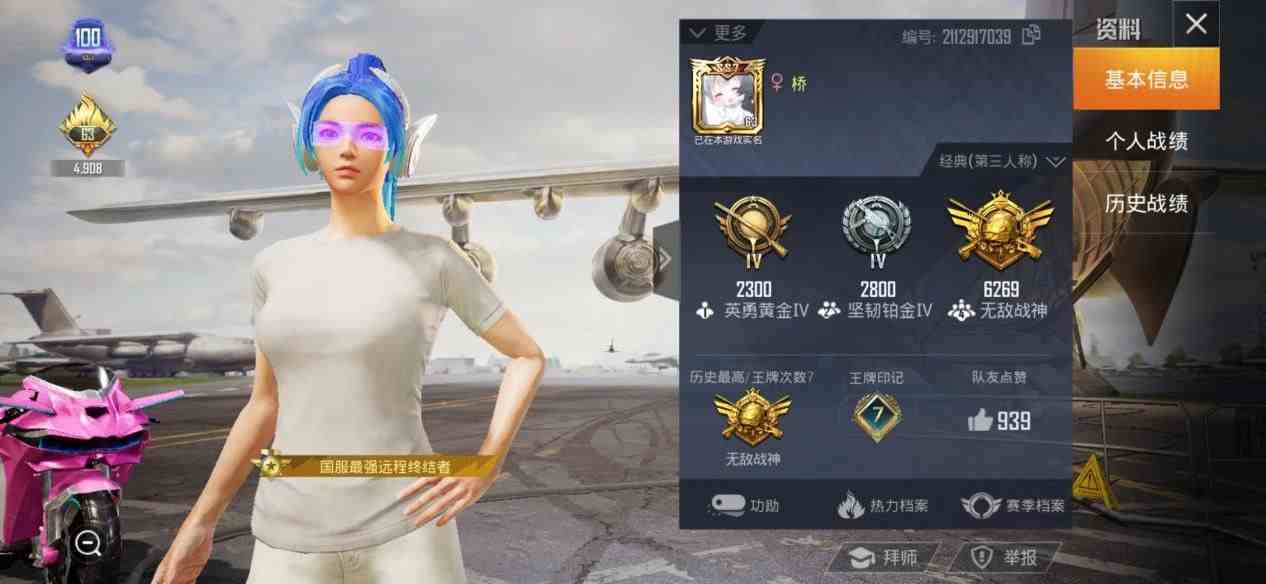Switch to the 基本信息 tab
This screenshot has width=1266, height=584.
pyautogui.click(x=1146, y=80)
